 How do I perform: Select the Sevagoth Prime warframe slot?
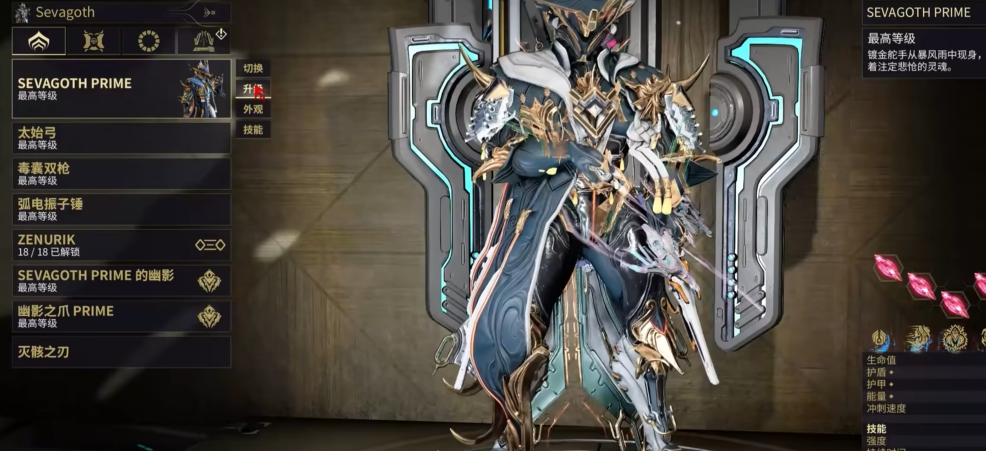121,89
